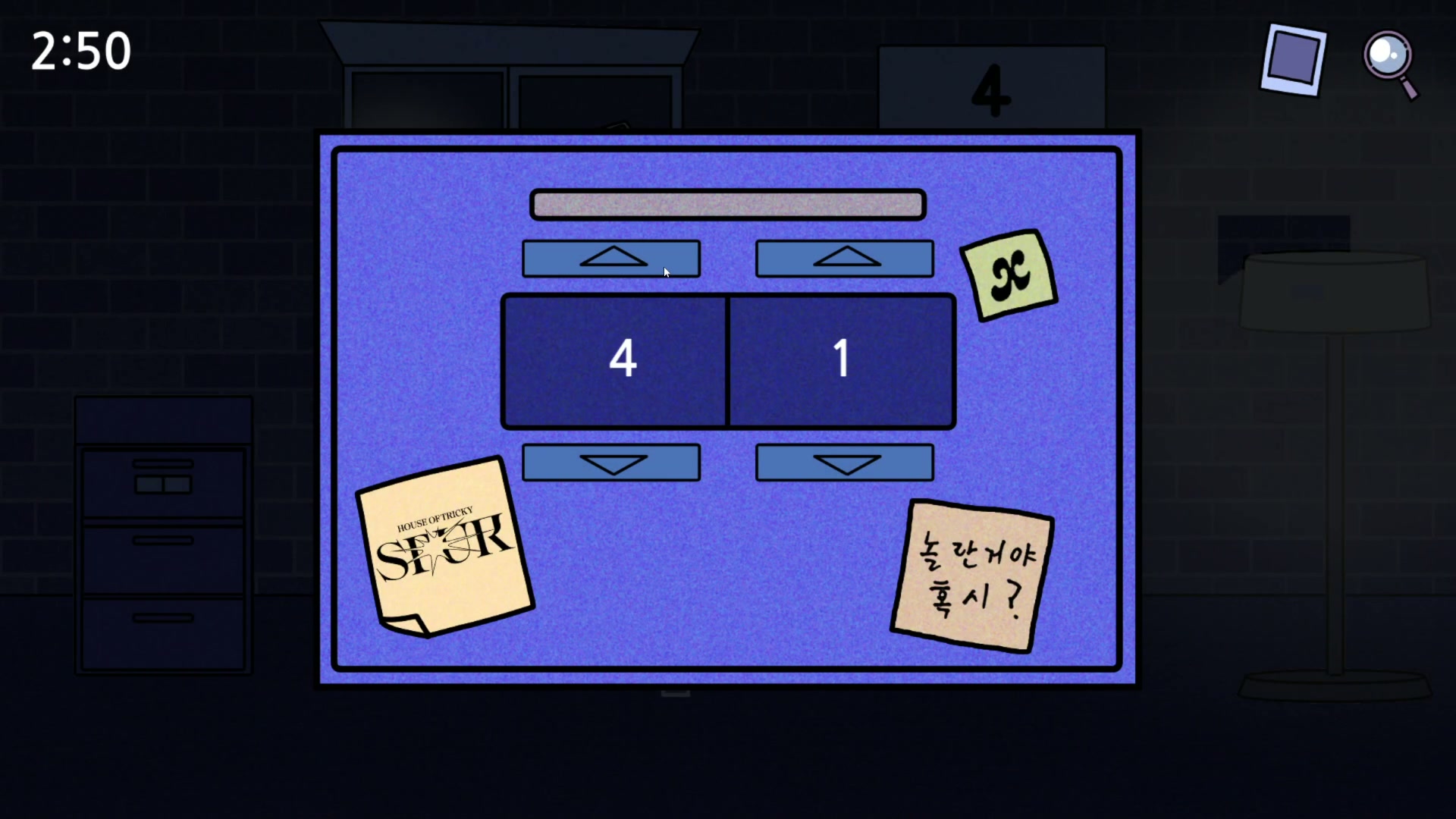Increase the left digit with the up arrow

pos(611,259)
